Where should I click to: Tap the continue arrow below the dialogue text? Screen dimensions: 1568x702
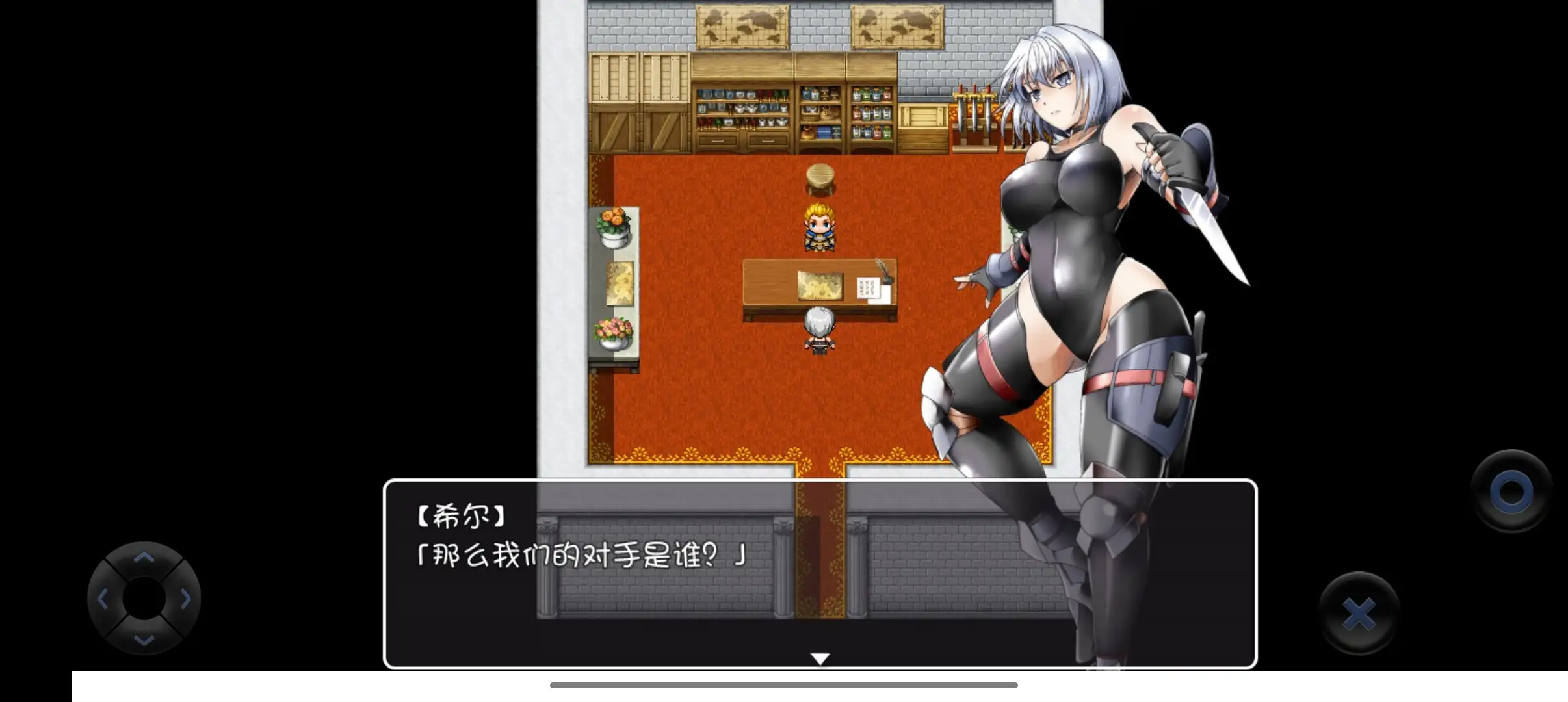coord(820,656)
